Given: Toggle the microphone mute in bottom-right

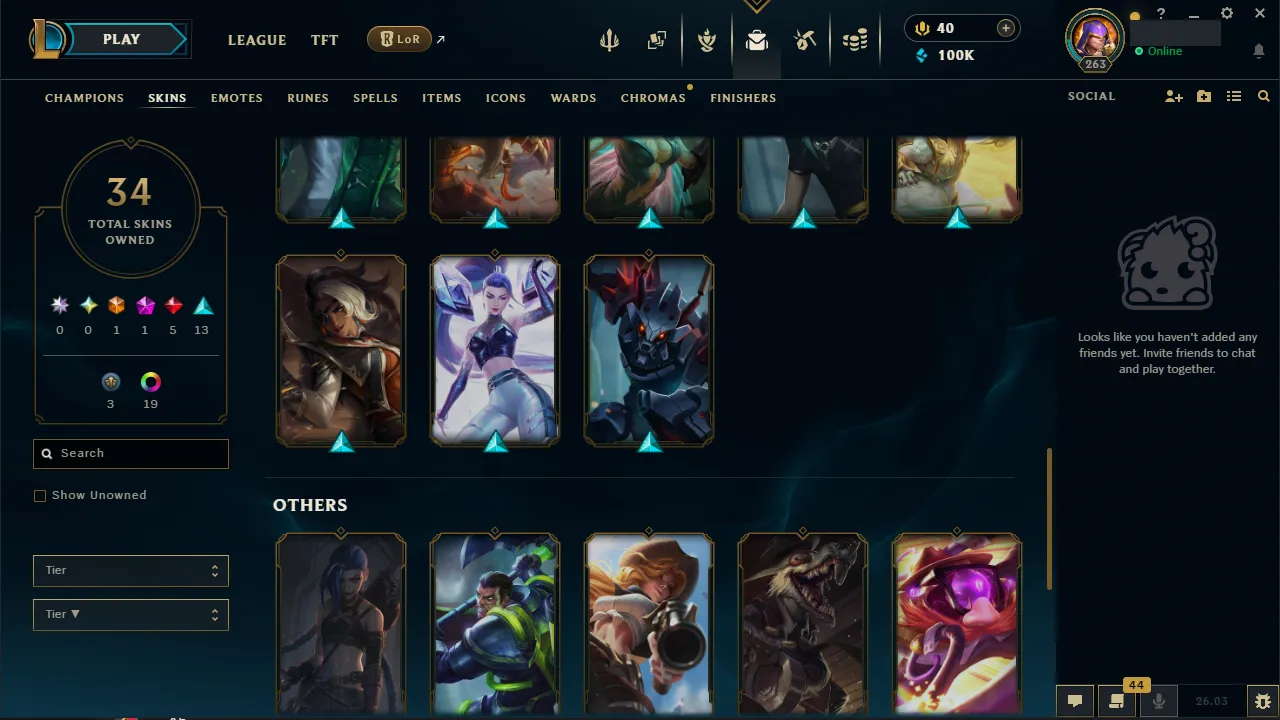Looking at the screenshot, I should (x=1158, y=700).
